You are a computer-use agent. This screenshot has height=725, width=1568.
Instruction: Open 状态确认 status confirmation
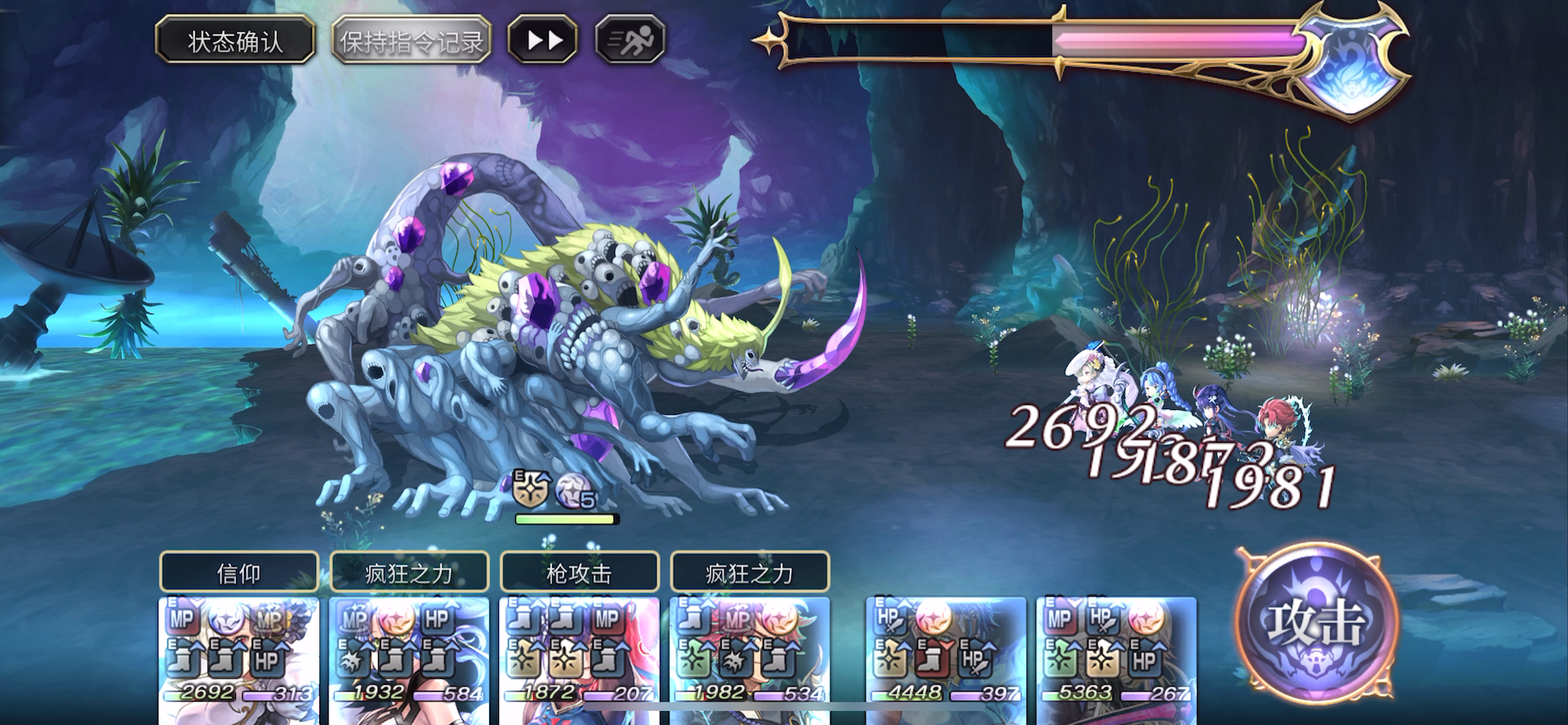235,38
